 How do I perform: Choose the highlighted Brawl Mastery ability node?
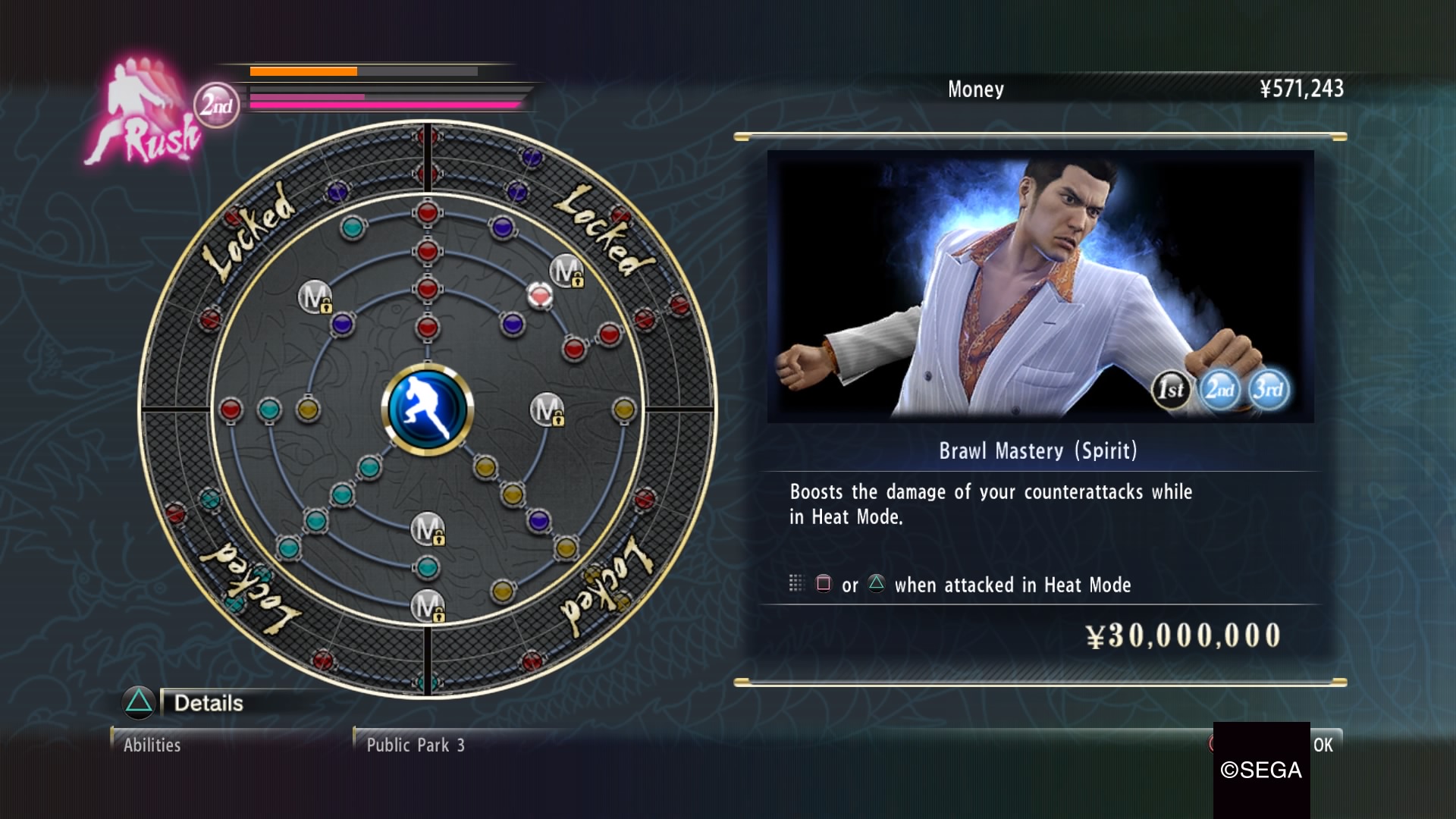(x=540, y=295)
